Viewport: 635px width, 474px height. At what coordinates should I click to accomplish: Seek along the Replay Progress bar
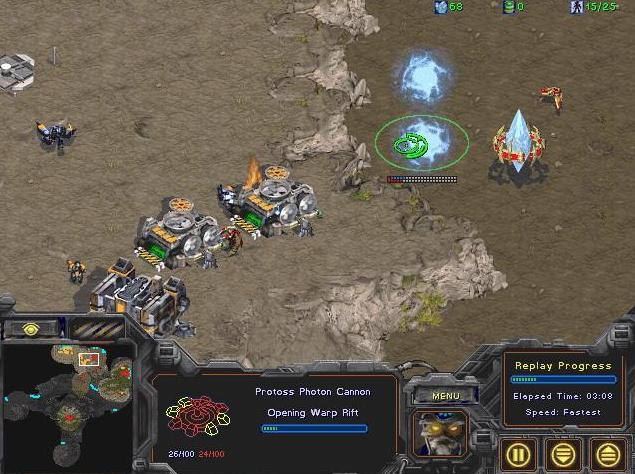point(563,380)
